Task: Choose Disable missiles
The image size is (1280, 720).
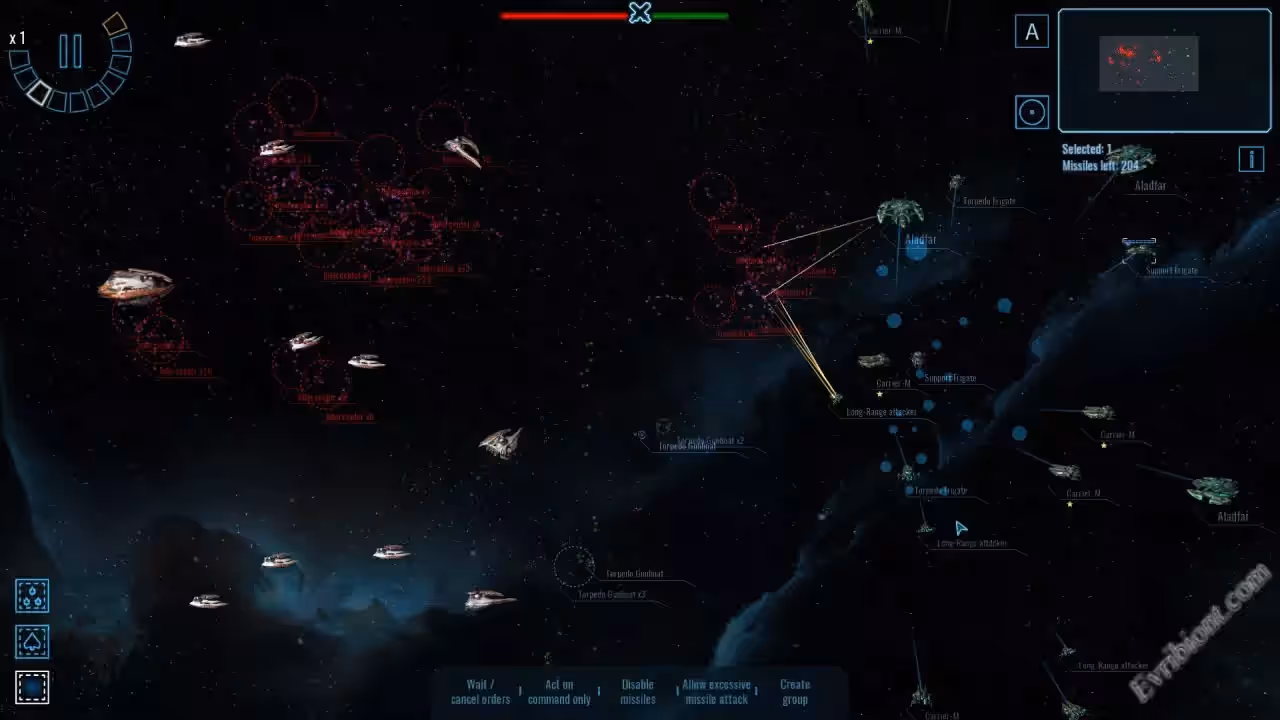Action: click(638, 692)
